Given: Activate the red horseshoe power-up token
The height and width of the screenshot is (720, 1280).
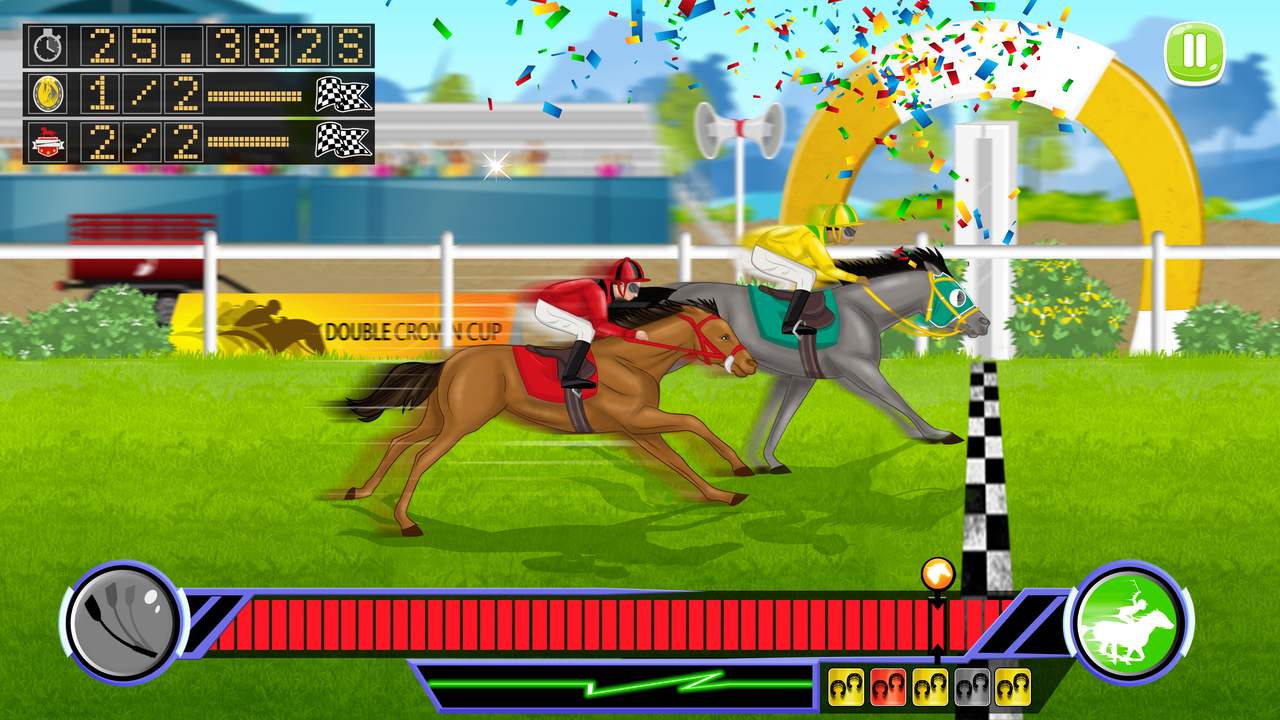Looking at the screenshot, I should [888, 688].
